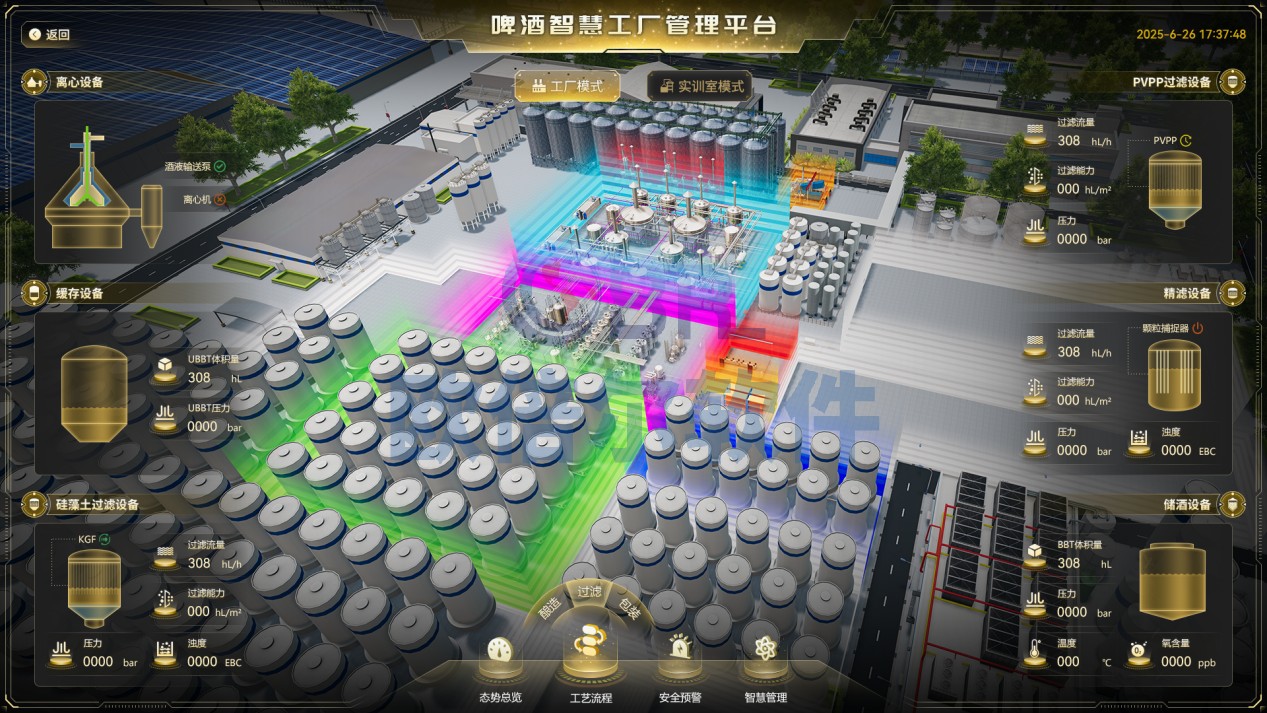This screenshot has width=1267, height=713.
Task: Switch to the 酿造 brewing tab
Action: tap(550, 609)
